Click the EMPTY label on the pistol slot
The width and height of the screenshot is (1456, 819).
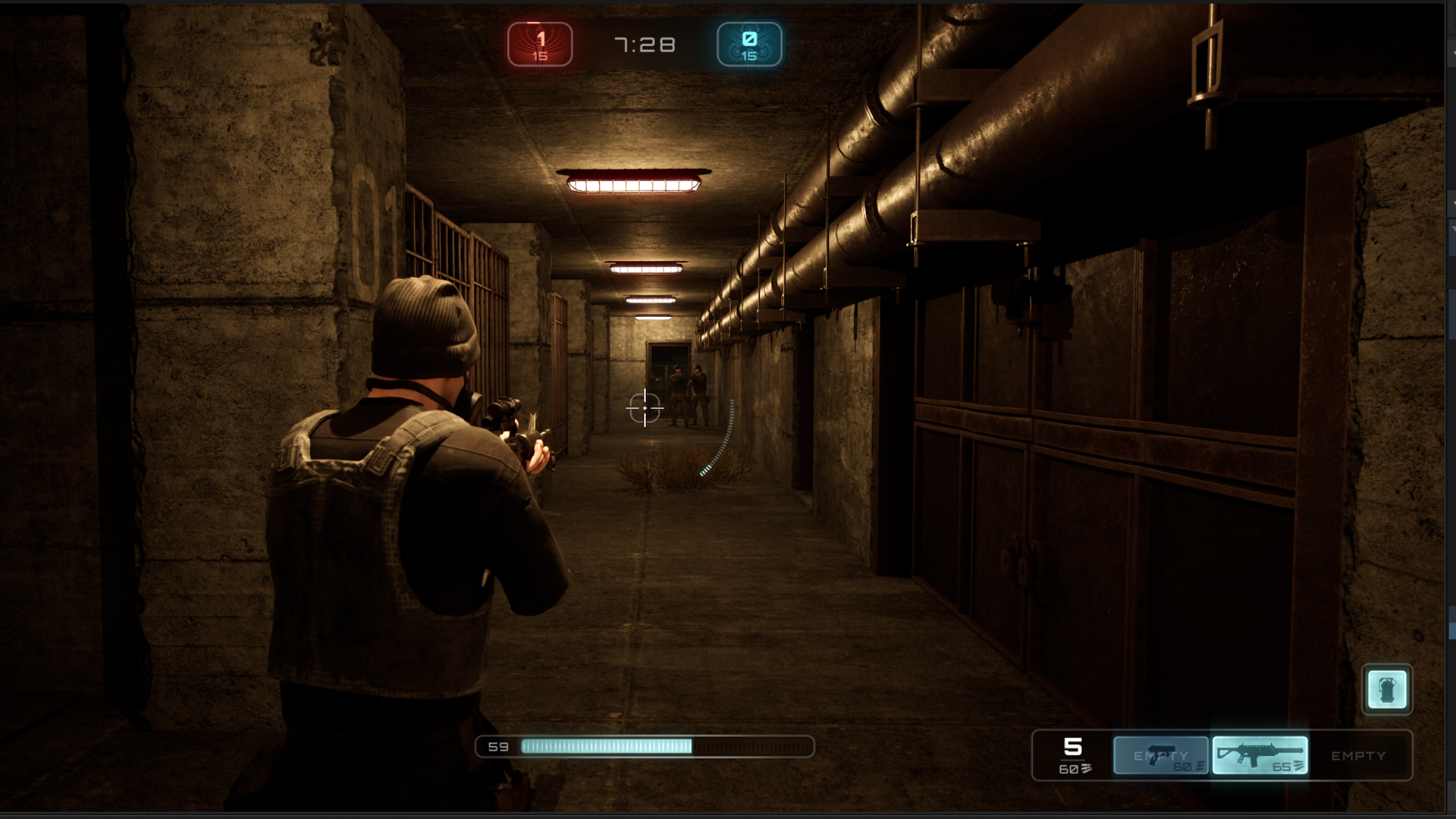1159,755
